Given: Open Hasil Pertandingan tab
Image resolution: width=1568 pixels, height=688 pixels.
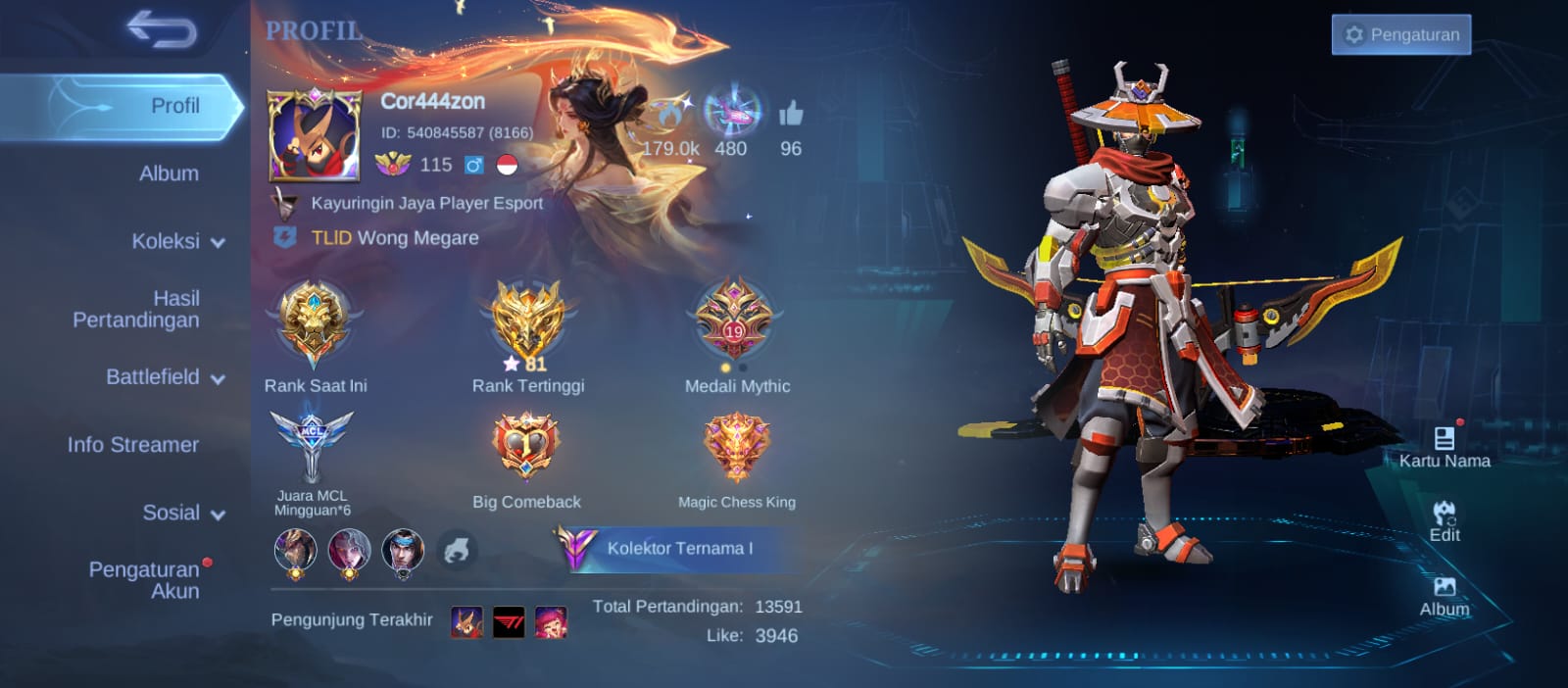Looking at the screenshot, I should (x=137, y=309).
